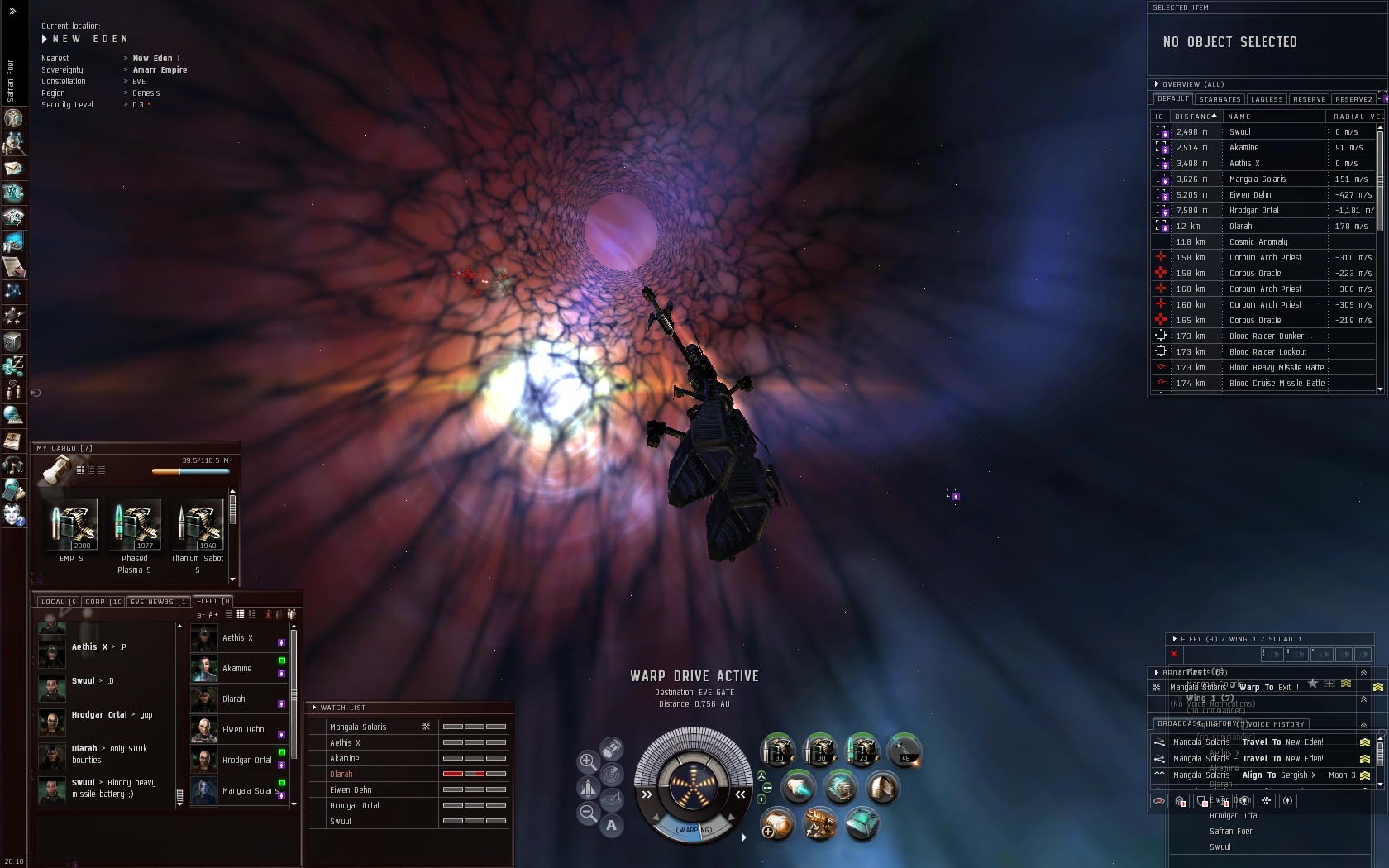Click the zoom-in magnifier beside the ship HUD

588,761
